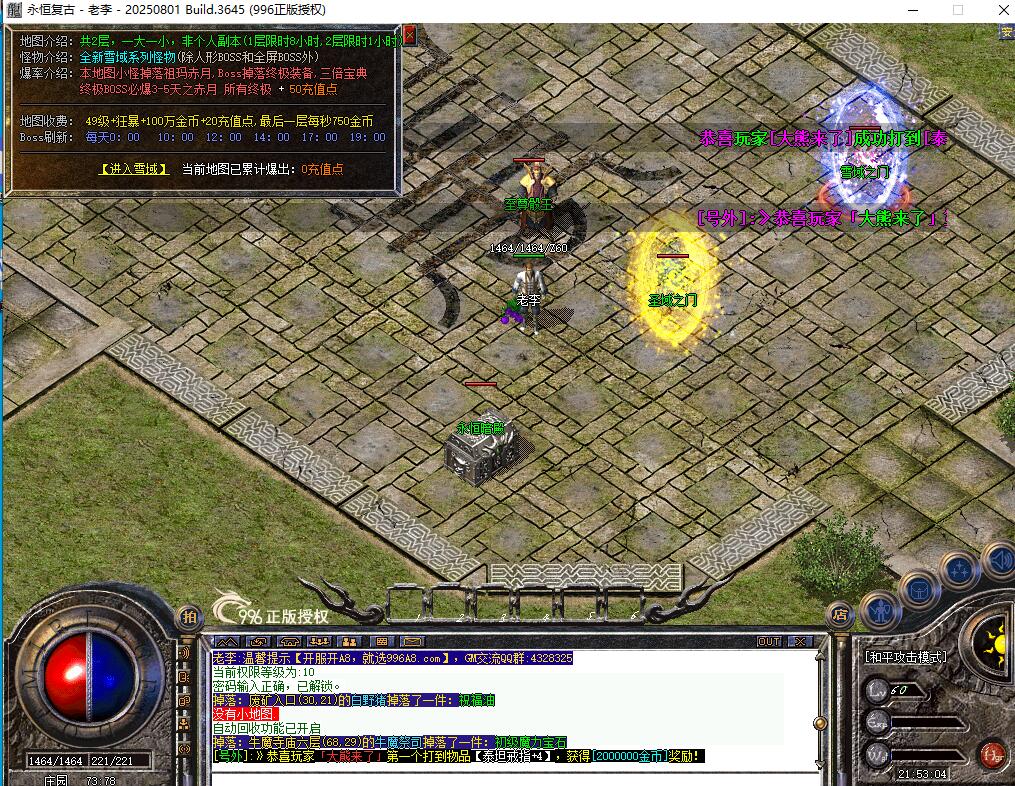This screenshot has height=786, width=1015.
Task: Click the X button beside OUT
Action: pyautogui.click(x=800, y=641)
